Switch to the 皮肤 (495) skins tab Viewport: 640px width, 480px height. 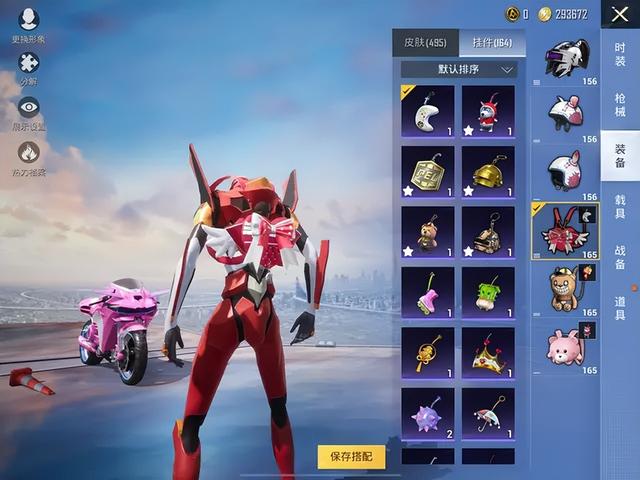425,43
